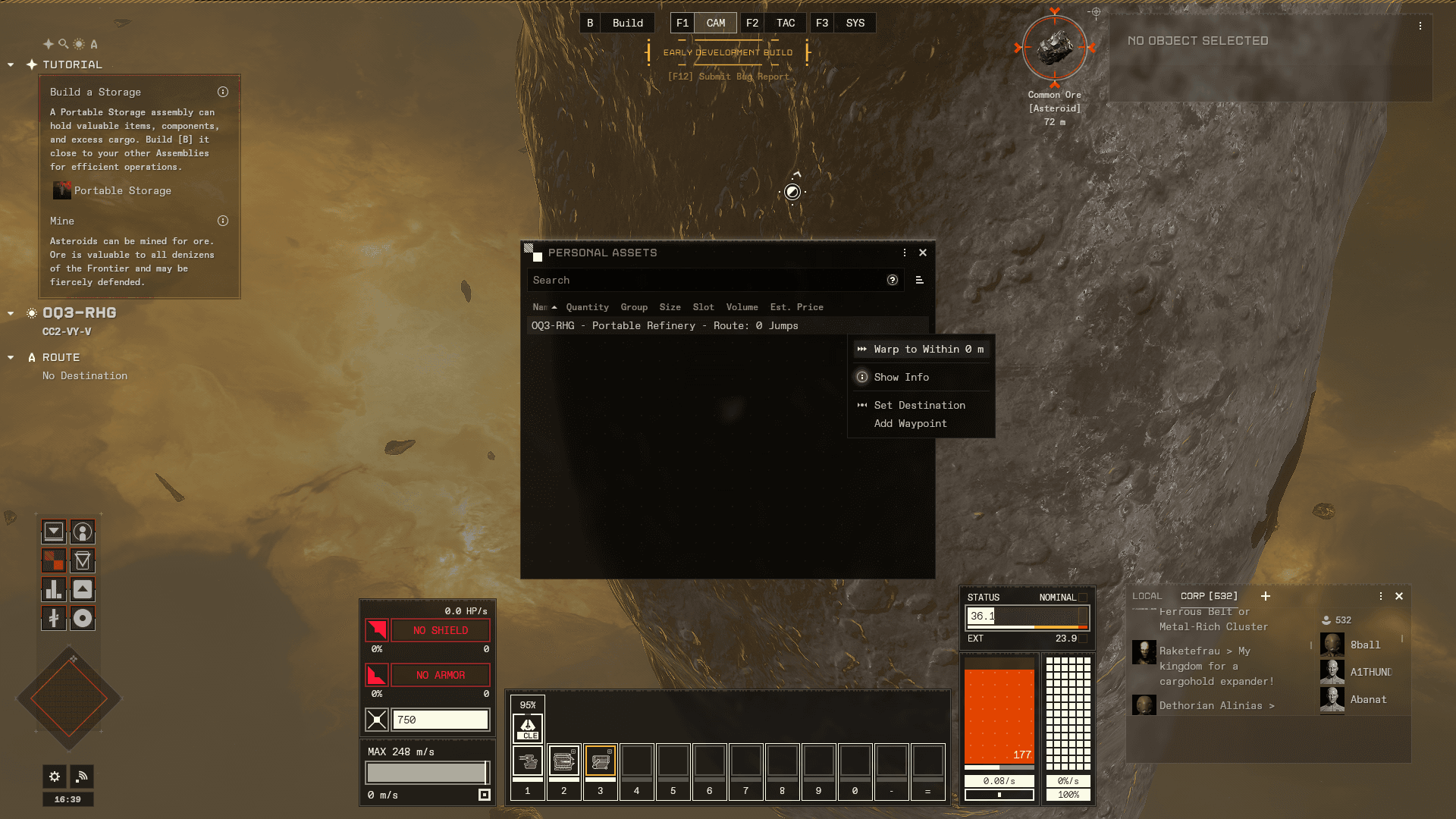Activate module in hotbar slot 3
Screen dimensions: 1456x819
point(600,761)
